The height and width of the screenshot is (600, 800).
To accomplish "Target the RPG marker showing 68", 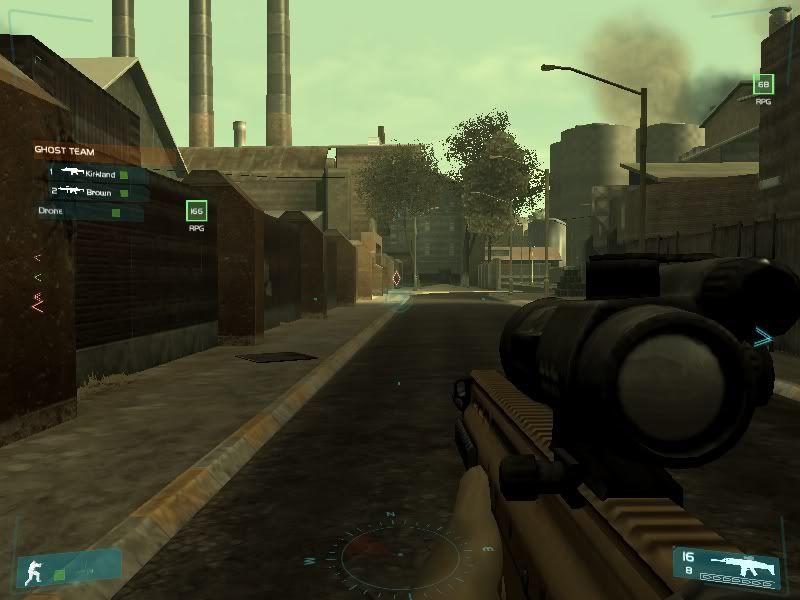I will click(x=763, y=85).
